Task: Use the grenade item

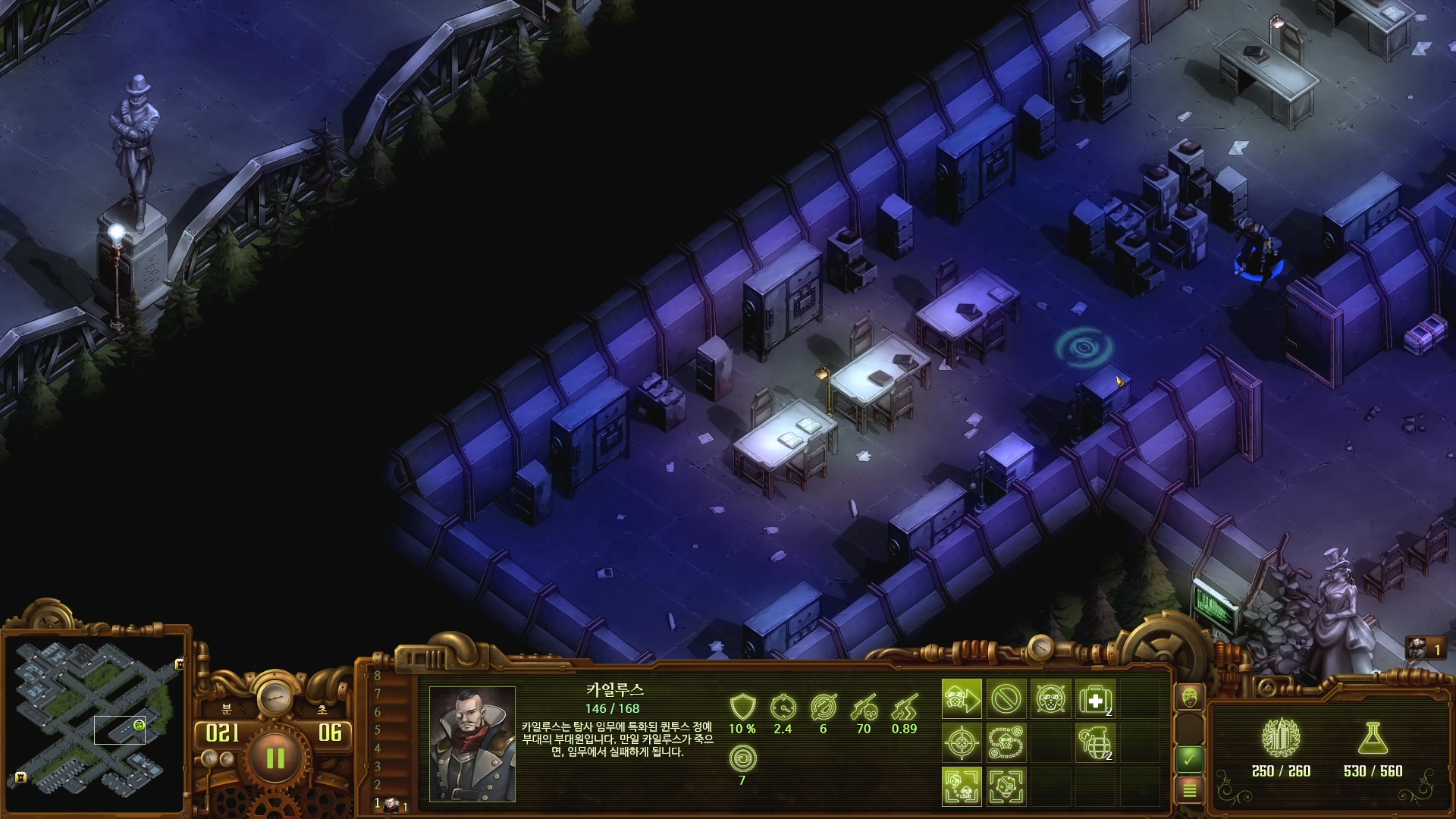Action: coord(1095,742)
